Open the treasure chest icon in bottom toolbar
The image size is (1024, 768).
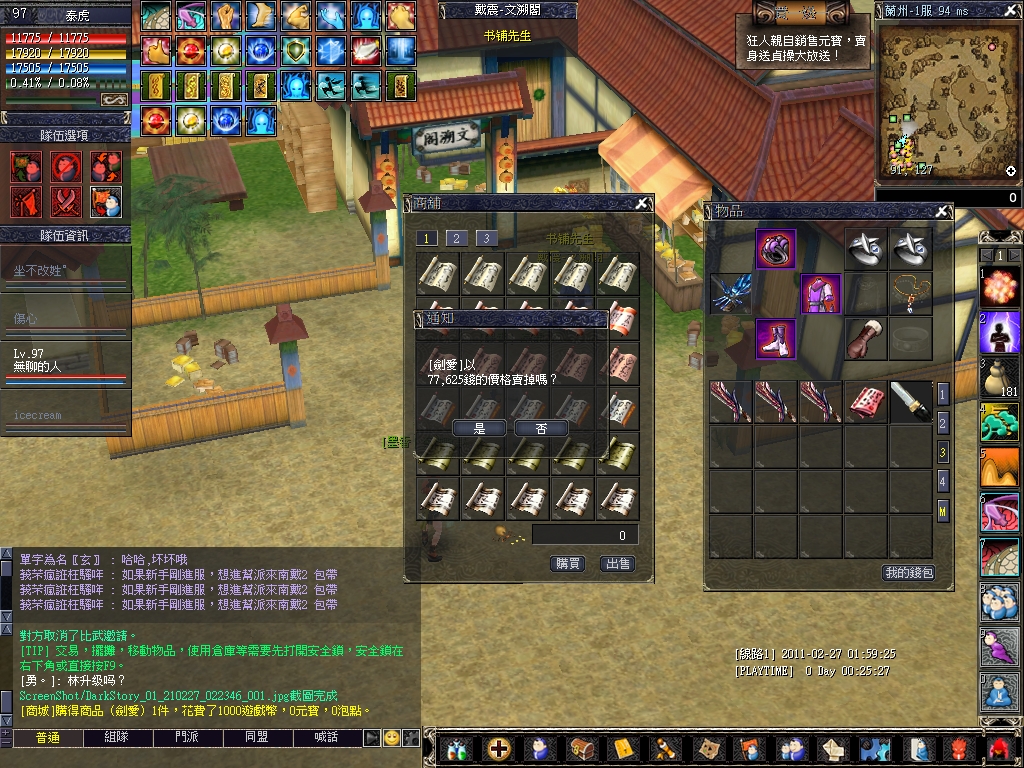(x=581, y=748)
